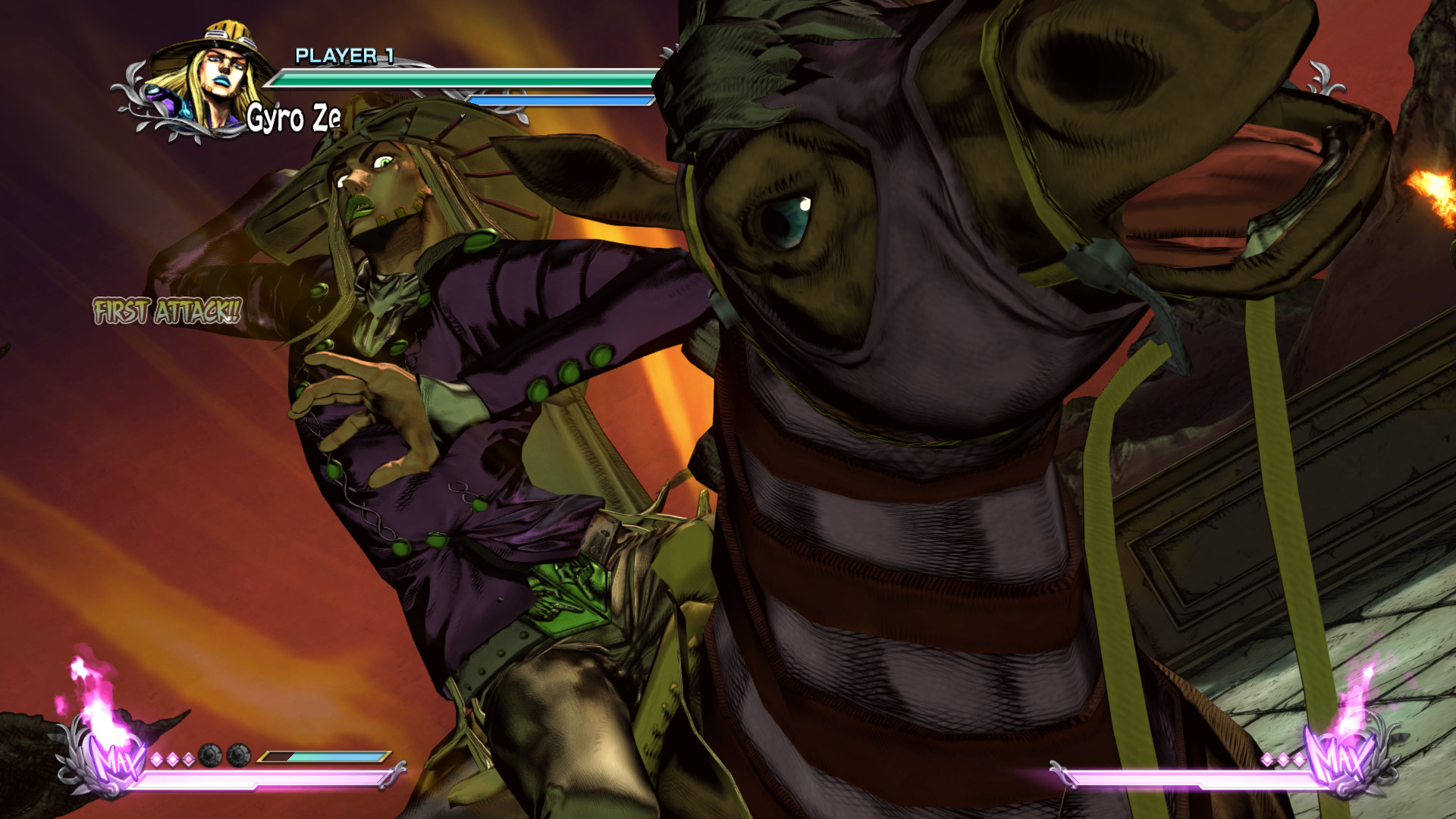This screenshot has height=819, width=1456.
Task: Select the right Steel Ball stock icon
Action: tap(238, 755)
